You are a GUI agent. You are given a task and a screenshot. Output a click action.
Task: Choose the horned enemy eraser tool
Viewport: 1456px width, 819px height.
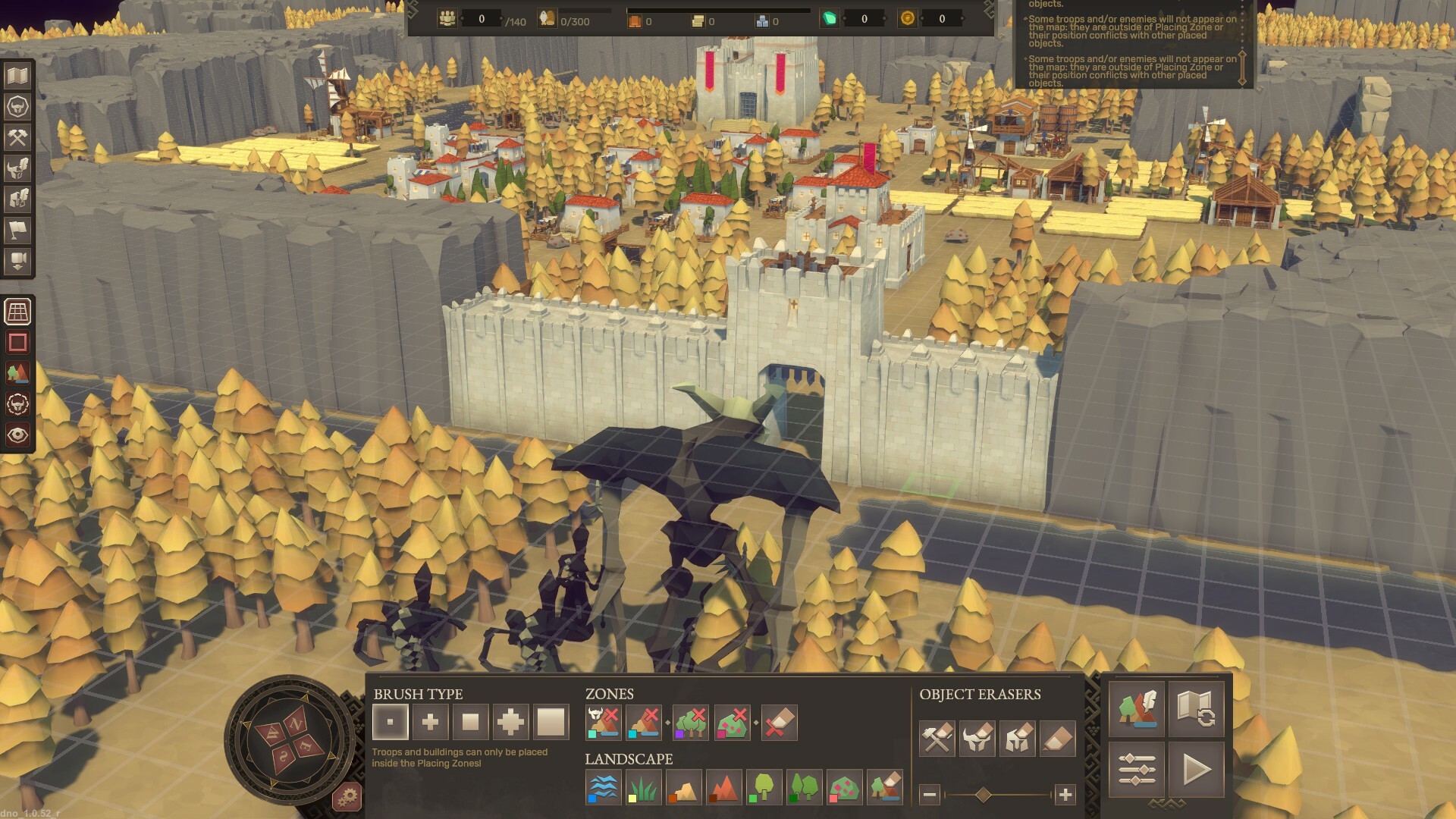tap(977, 739)
